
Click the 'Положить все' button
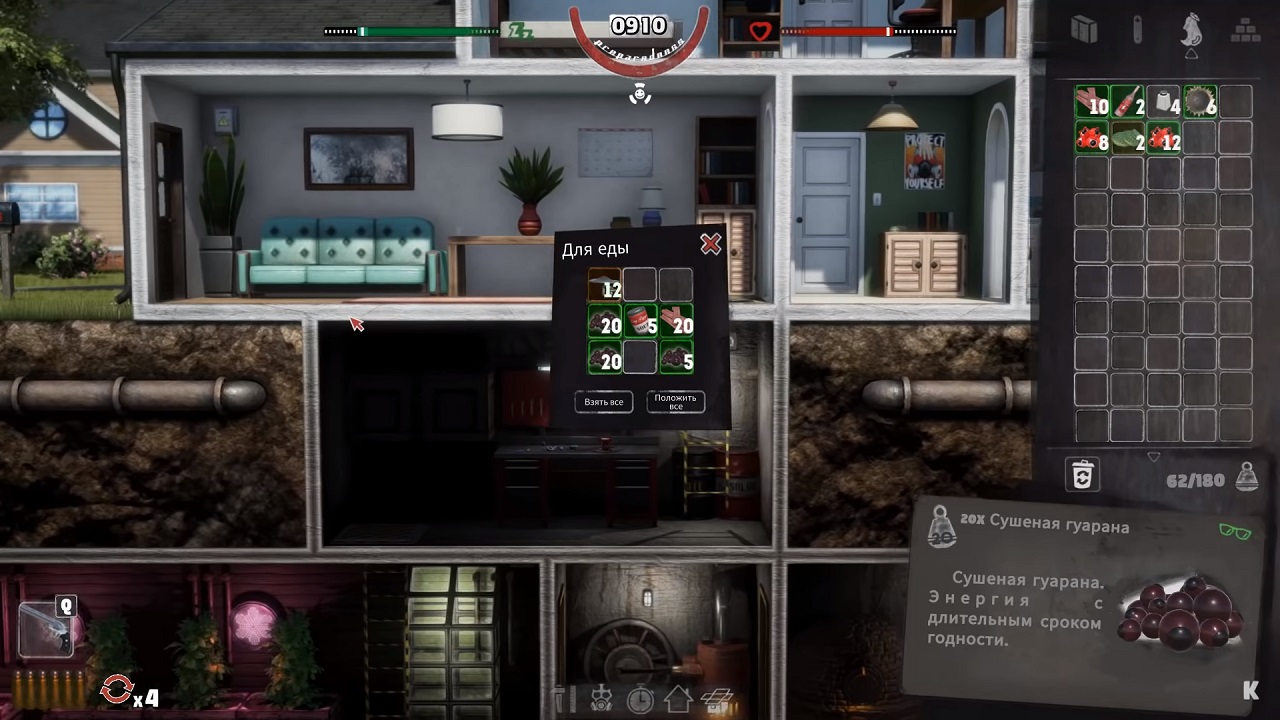[676, 402]
